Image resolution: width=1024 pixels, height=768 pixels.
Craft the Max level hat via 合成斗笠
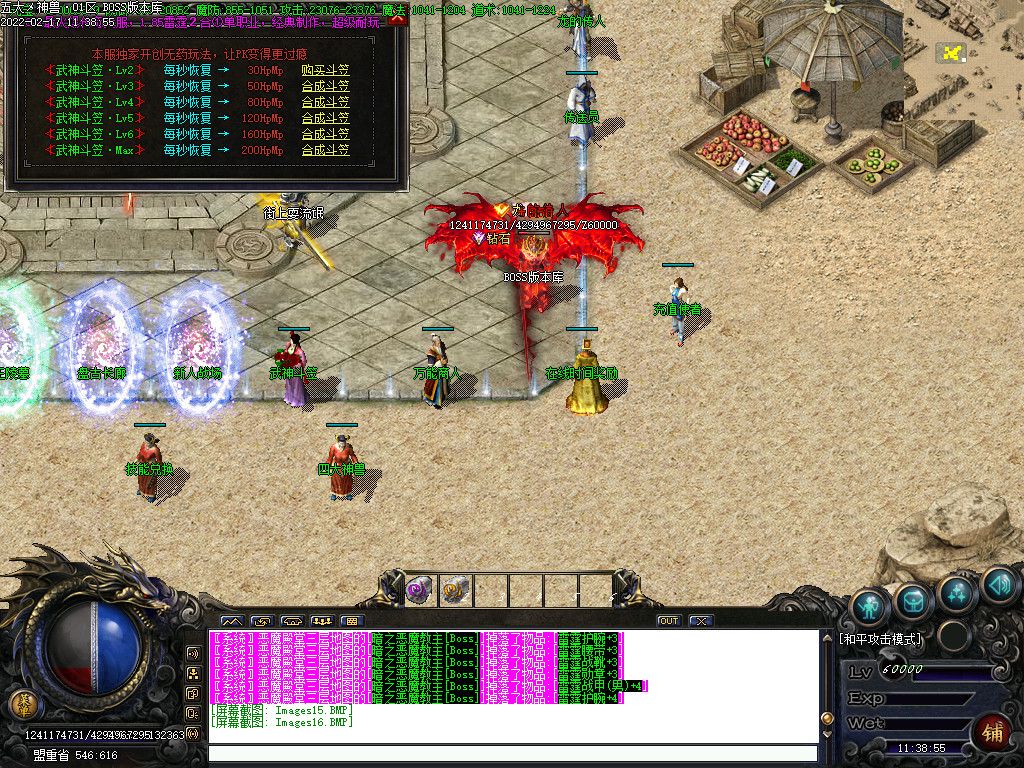click(325, 150)
